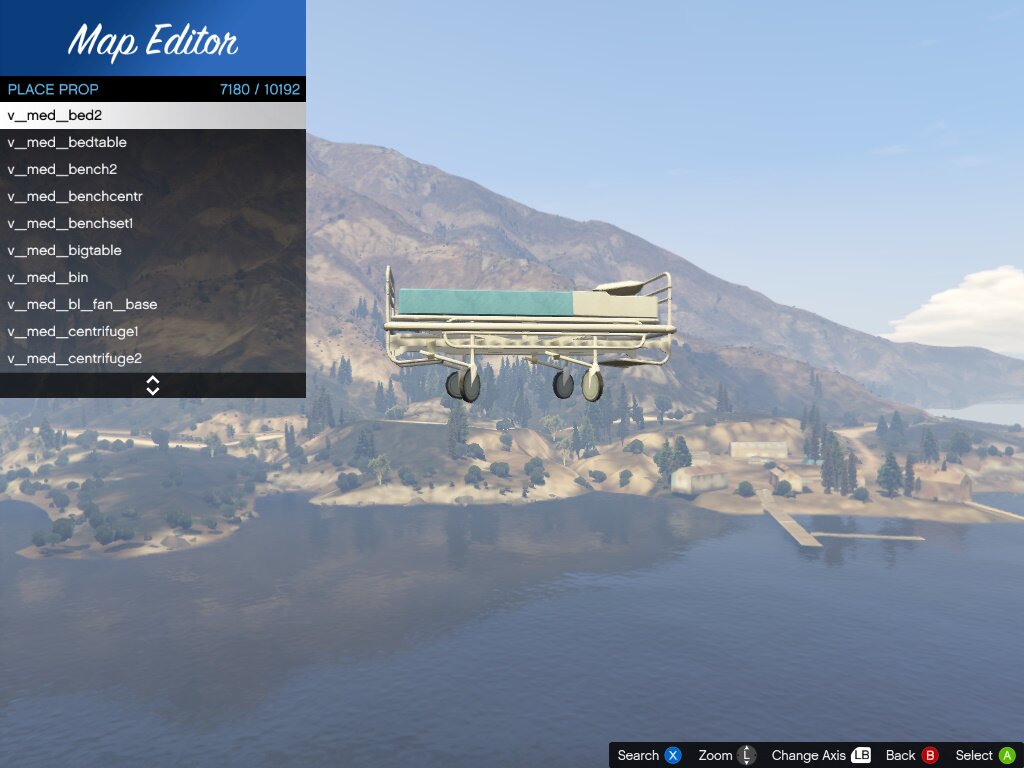Viewport: 1024px width, 768px height.
Task: Pick the v_med_bench2 prop
Action: tap(153, 170)
